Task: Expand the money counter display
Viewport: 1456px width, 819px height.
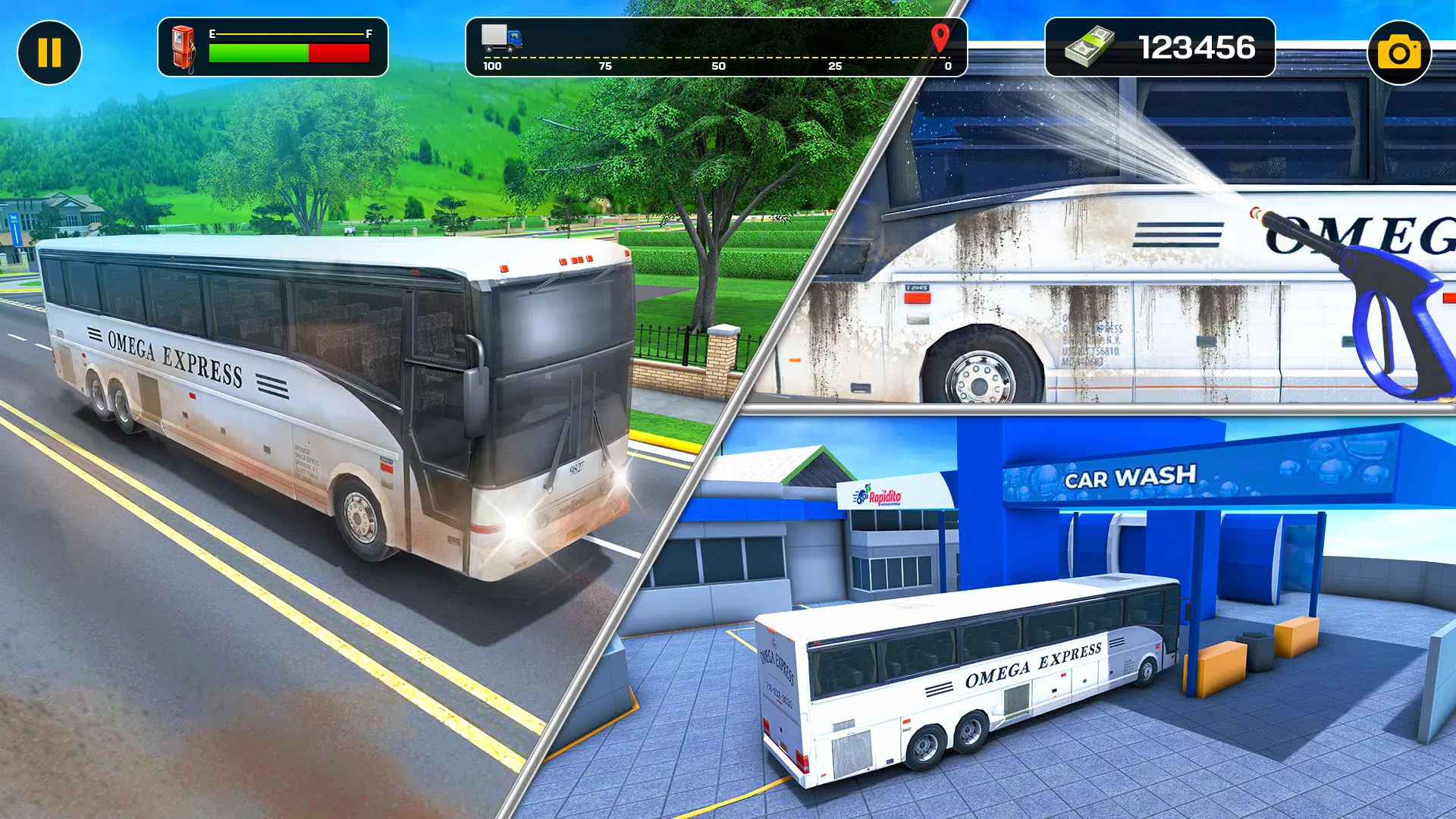Action: (x=1156, y=48)
